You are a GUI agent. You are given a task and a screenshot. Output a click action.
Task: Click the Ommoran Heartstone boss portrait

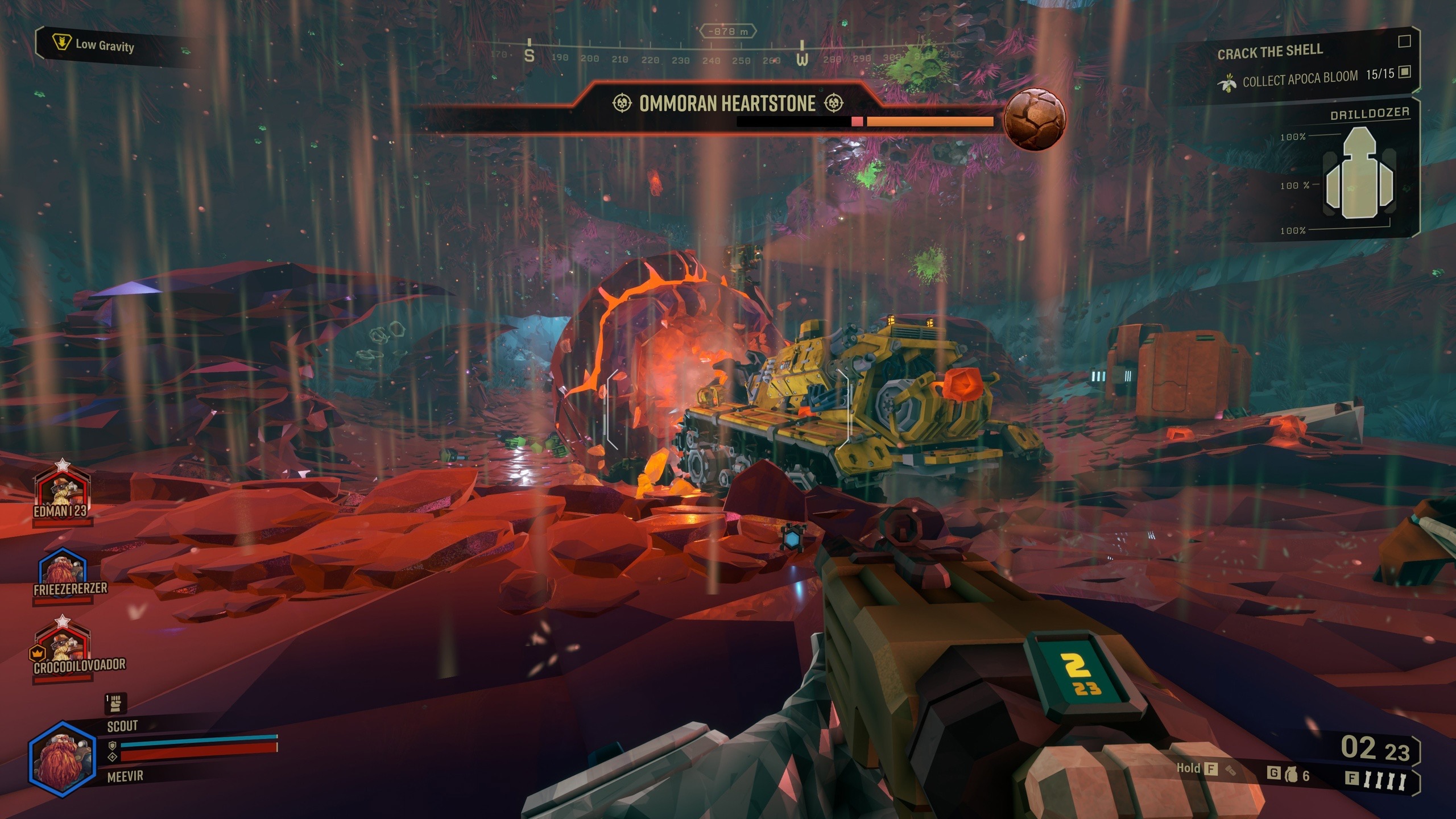pyautogui.click(x=1034, y=119)
